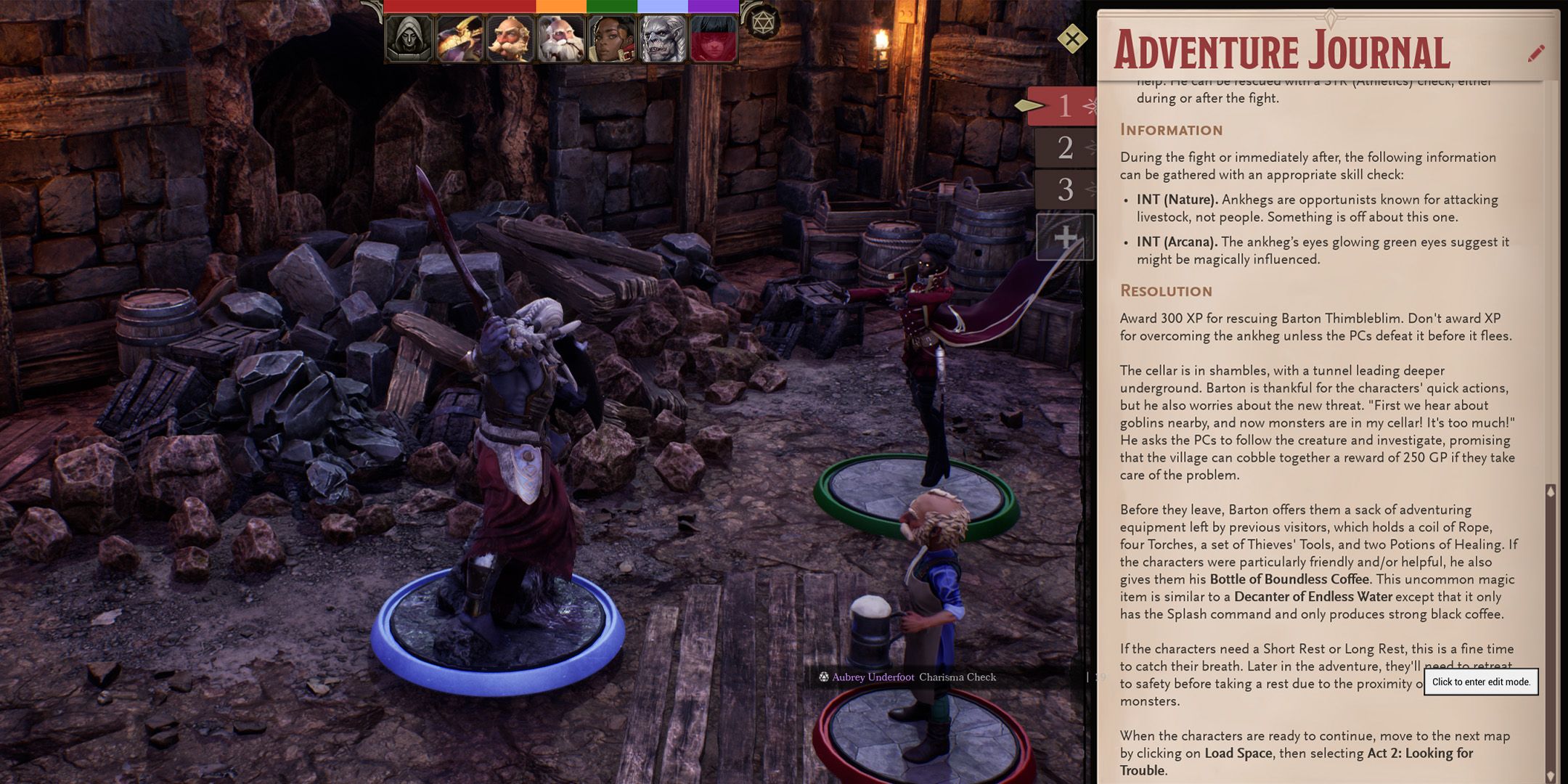
Task: Click the diamond marker pointing at page 1
Action: [x=1029, y=105]
